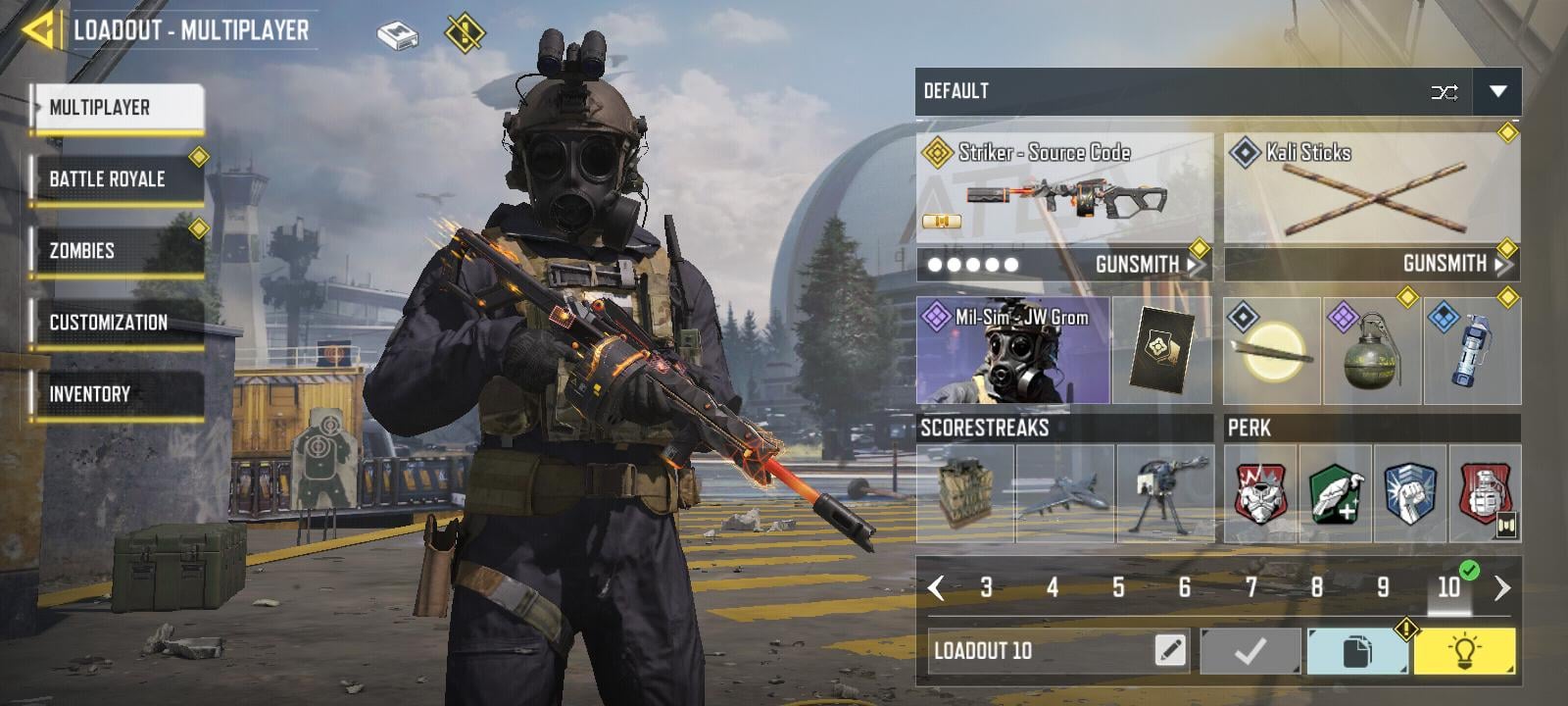Open the blue tactical grenade slot
This screenshot has height=706, width=1568.
pos(1471,352)
